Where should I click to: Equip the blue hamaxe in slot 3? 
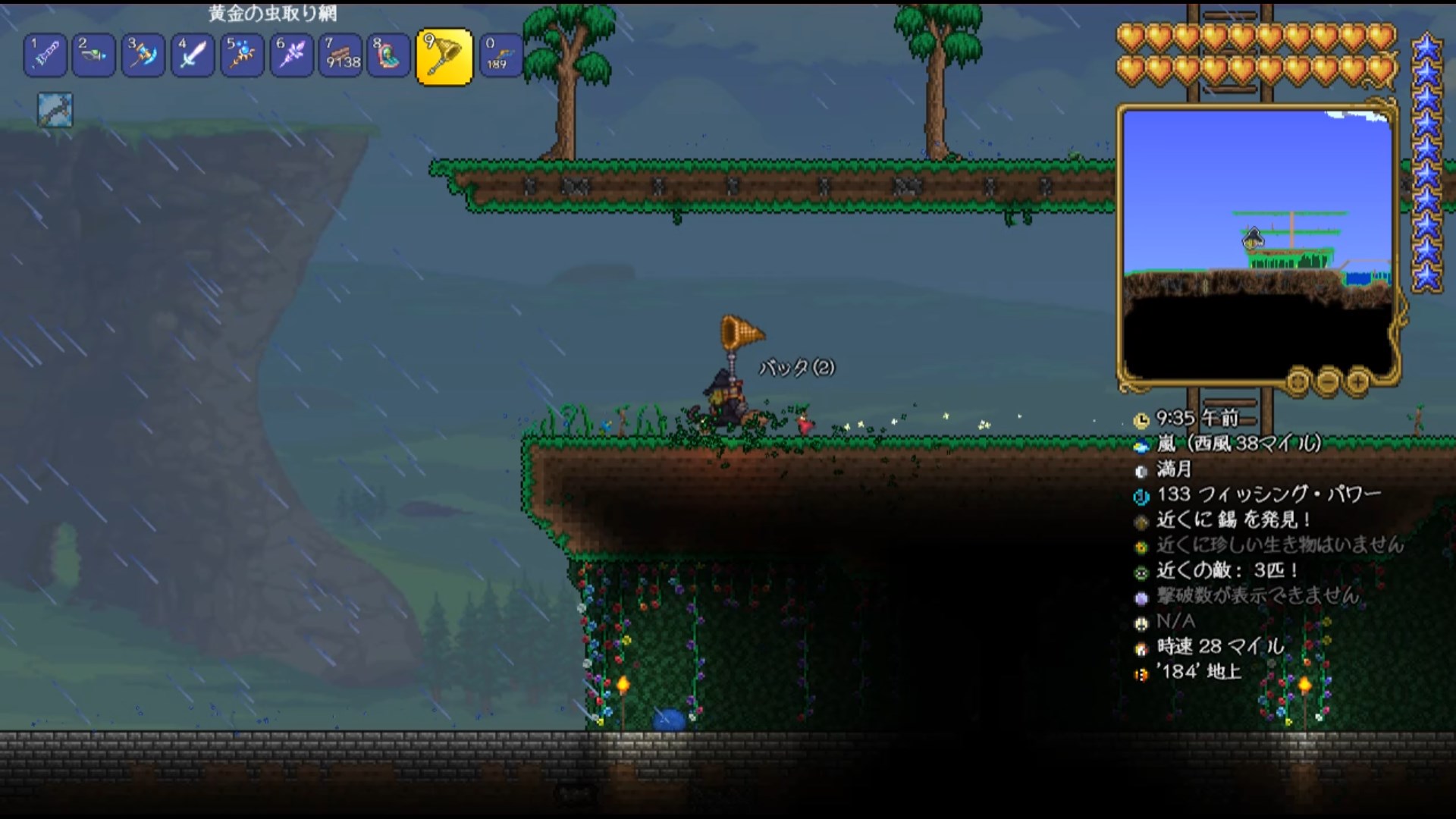click(143, 55)
